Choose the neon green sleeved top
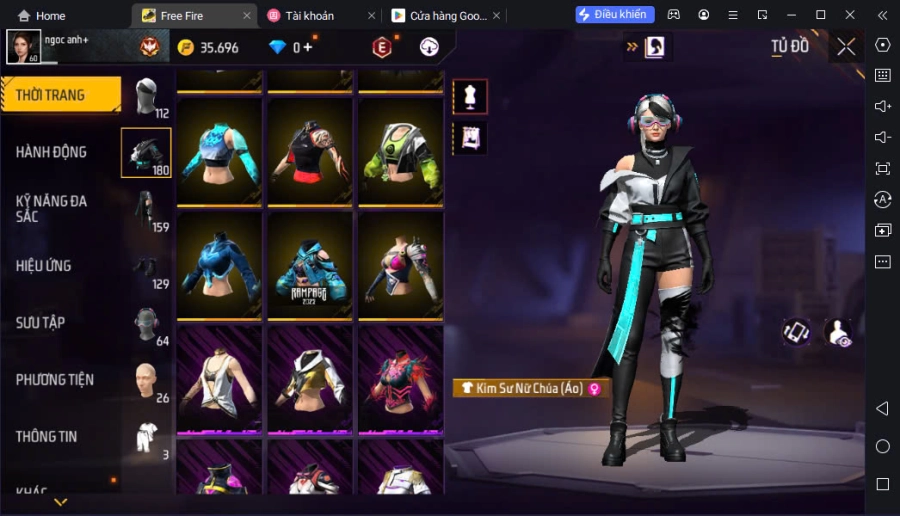Image resolution: width=900 pixels, height=516 pixels. tap(401, 153)
